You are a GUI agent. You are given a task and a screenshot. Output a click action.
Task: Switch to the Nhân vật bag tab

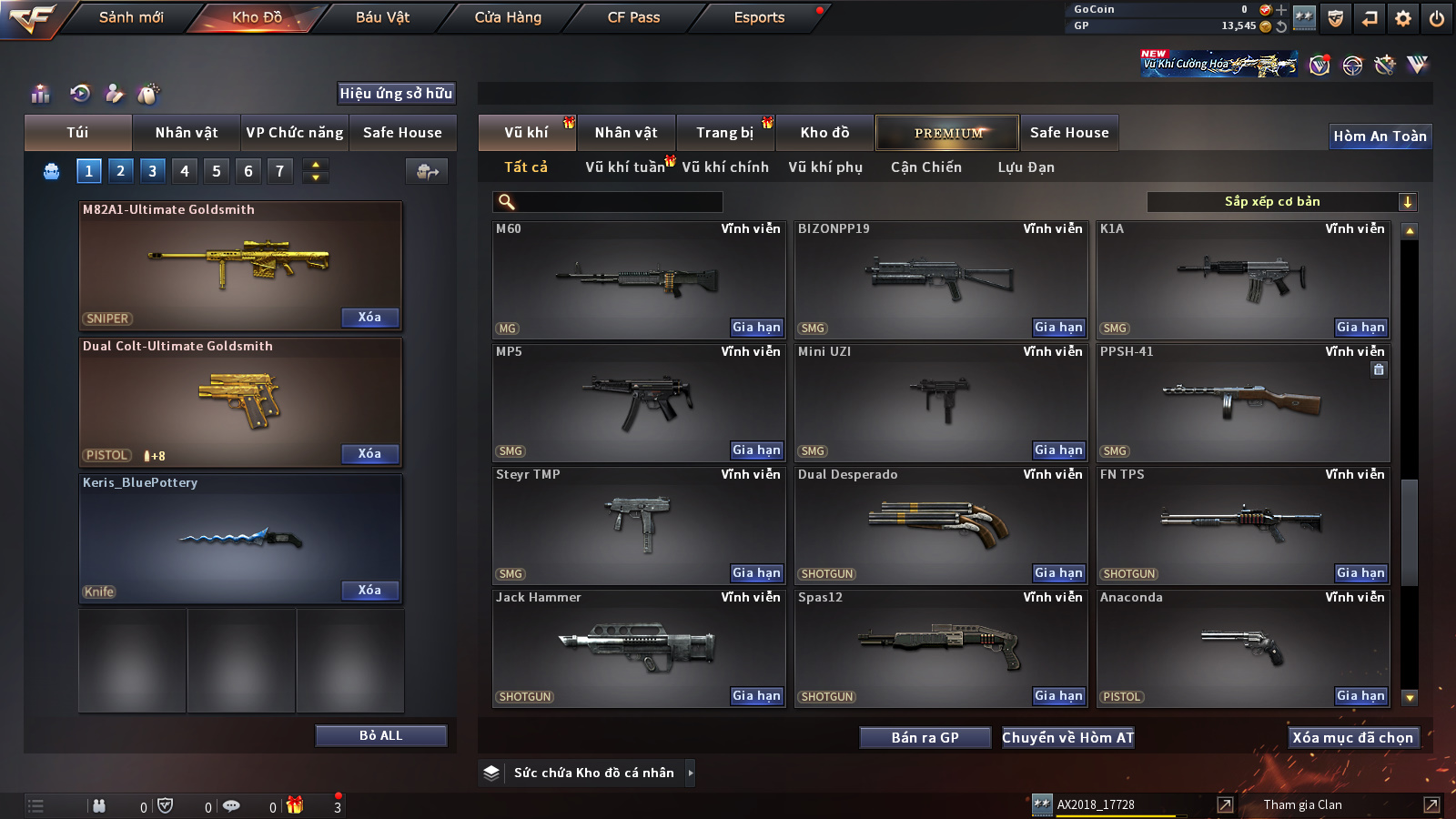[187, 133]
